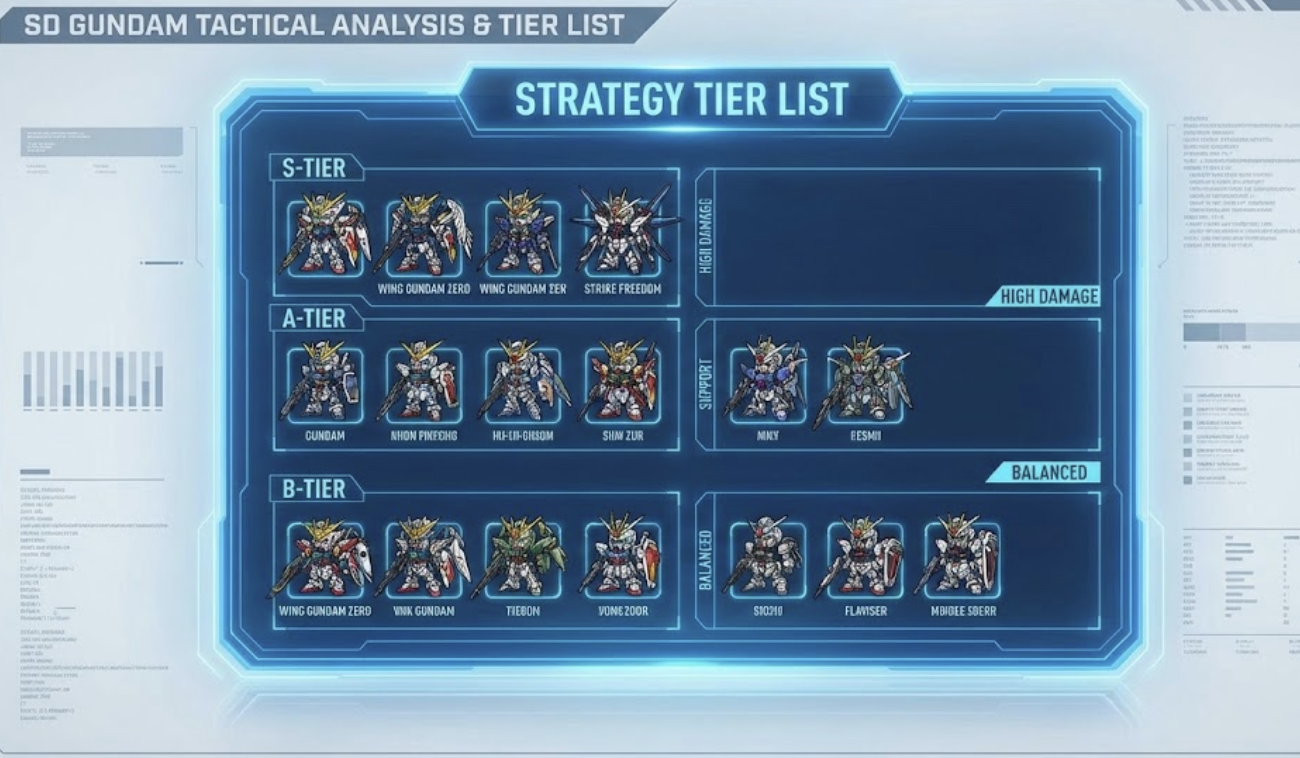Open the Eesmii support unit tile

pyautogui.click(x=865, y=384)
